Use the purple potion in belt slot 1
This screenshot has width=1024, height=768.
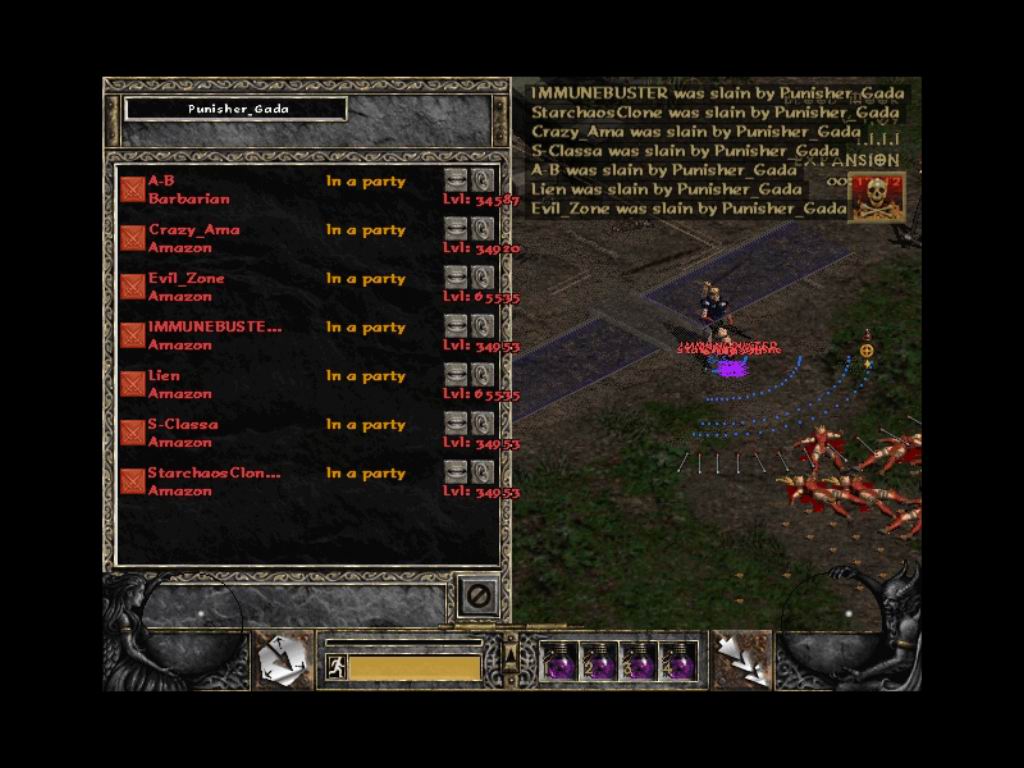[x=560, y=662]
